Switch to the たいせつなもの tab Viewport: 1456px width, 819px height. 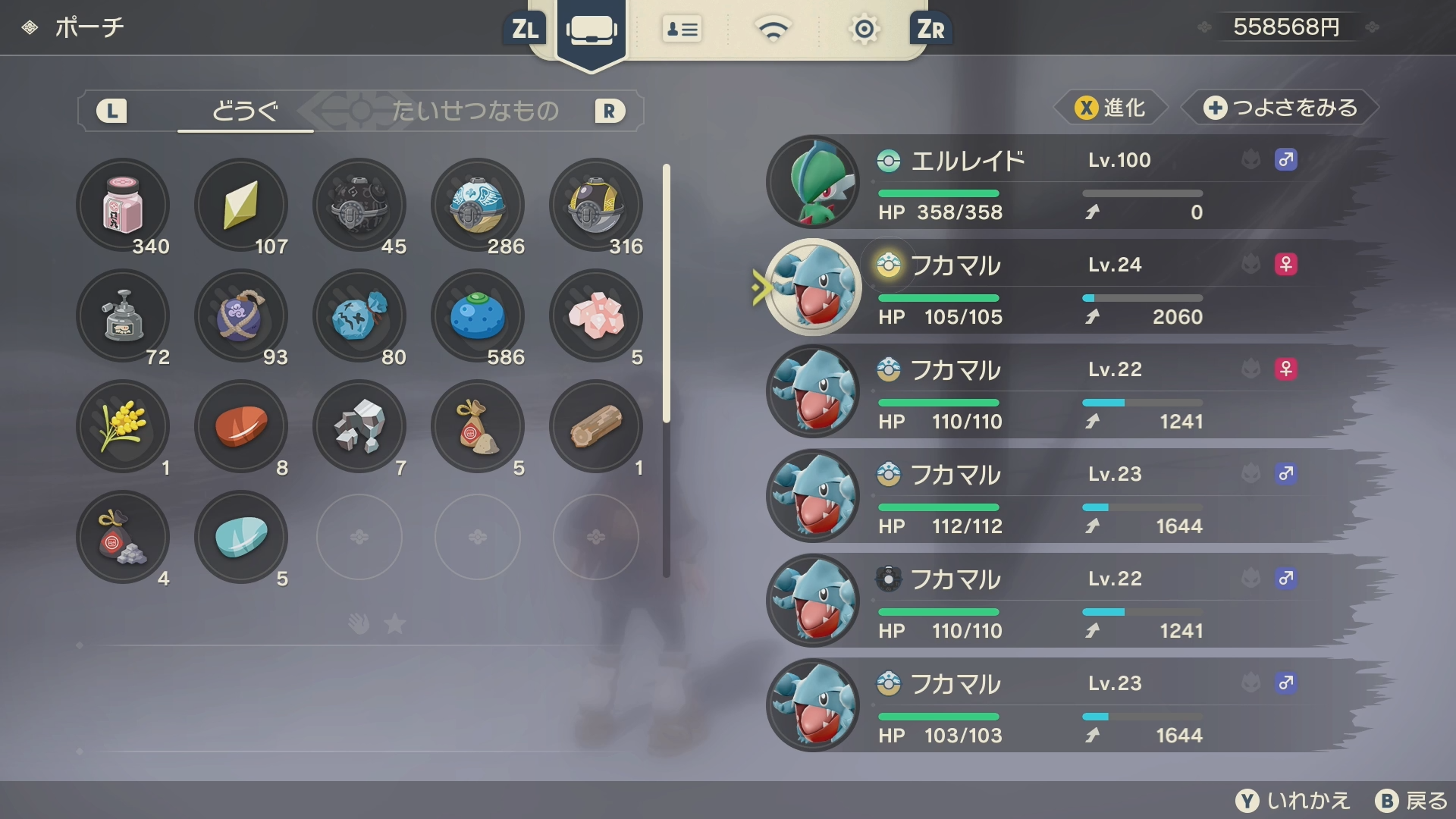(x=475, y=111)
